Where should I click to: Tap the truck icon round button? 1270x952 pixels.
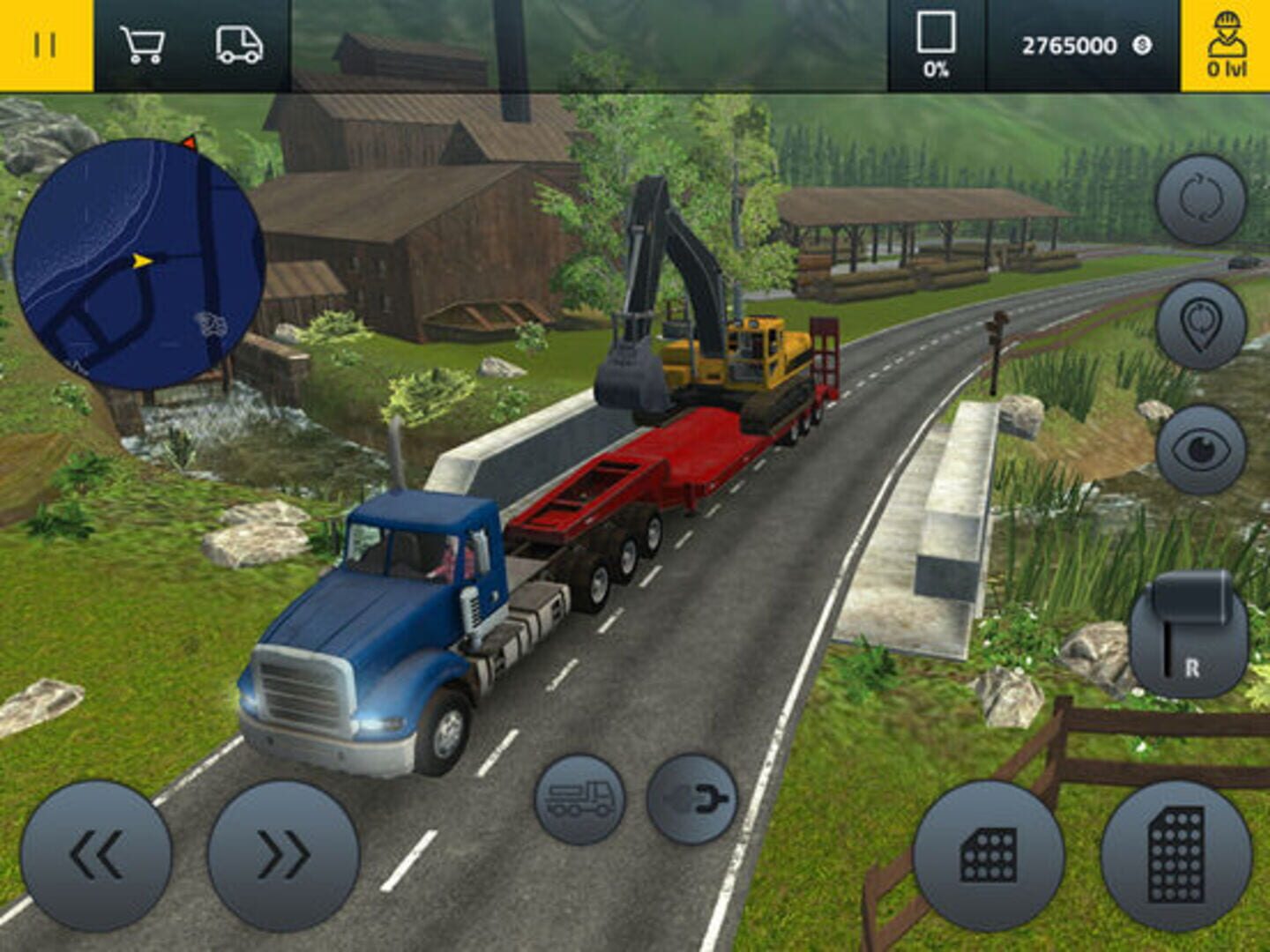579,799
